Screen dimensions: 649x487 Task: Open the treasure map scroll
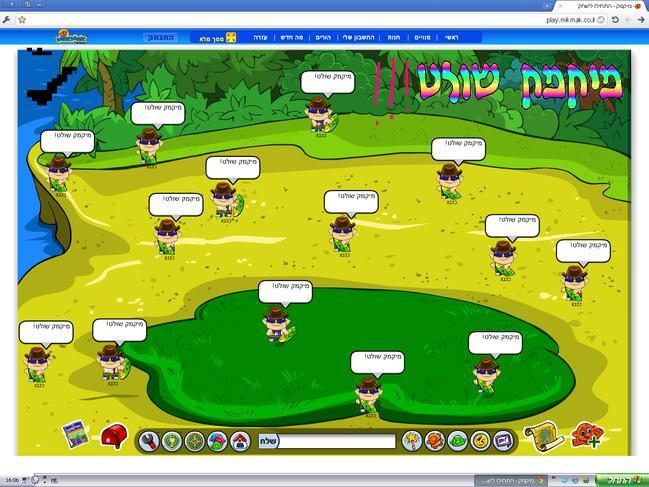(x=545, y=435)
